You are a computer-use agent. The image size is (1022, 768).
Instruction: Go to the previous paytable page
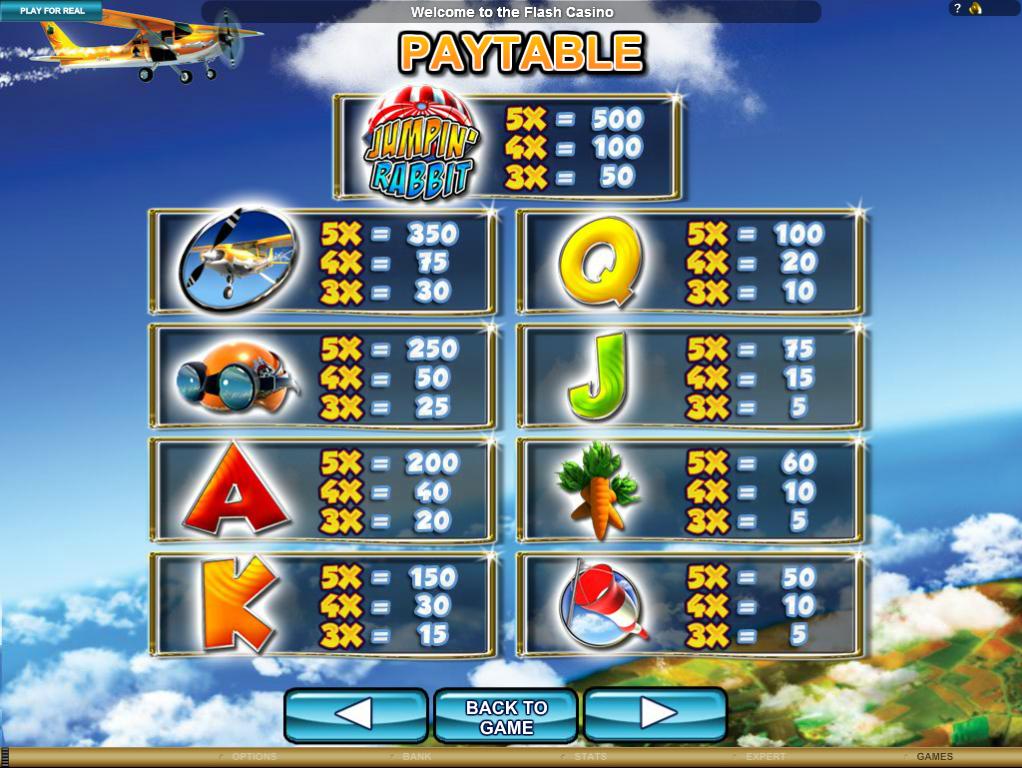point(356,715)
